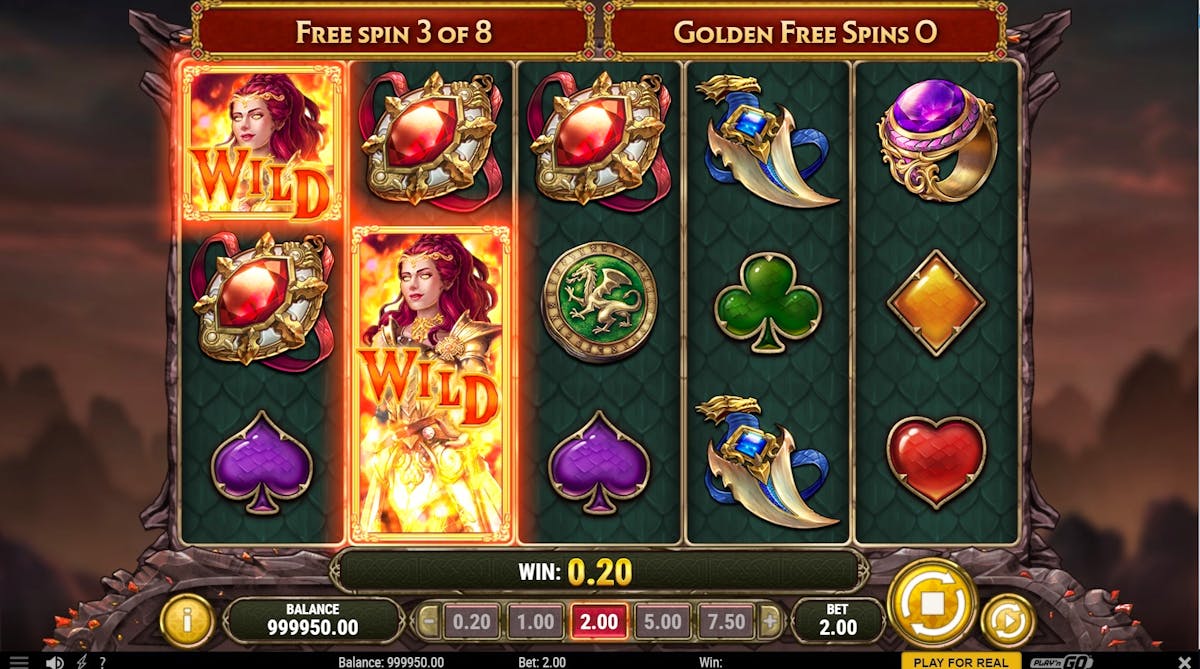Increase the bet with the plus button

tap(769, 622)
